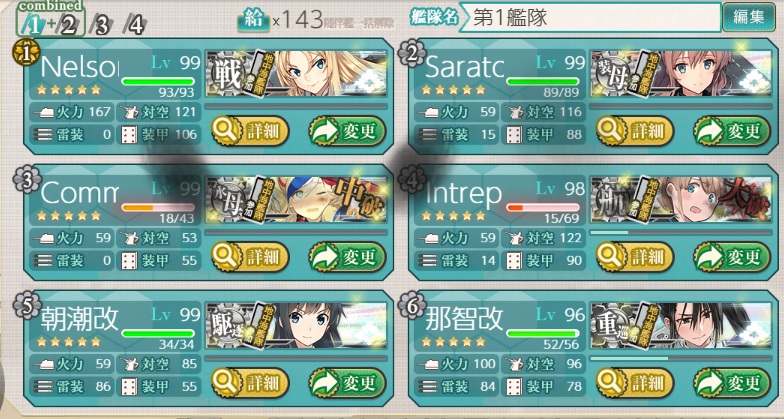The height and width of the screenshot is (419, 784).
Task: Open details for Nelson
Action: (x=250, y=130)
